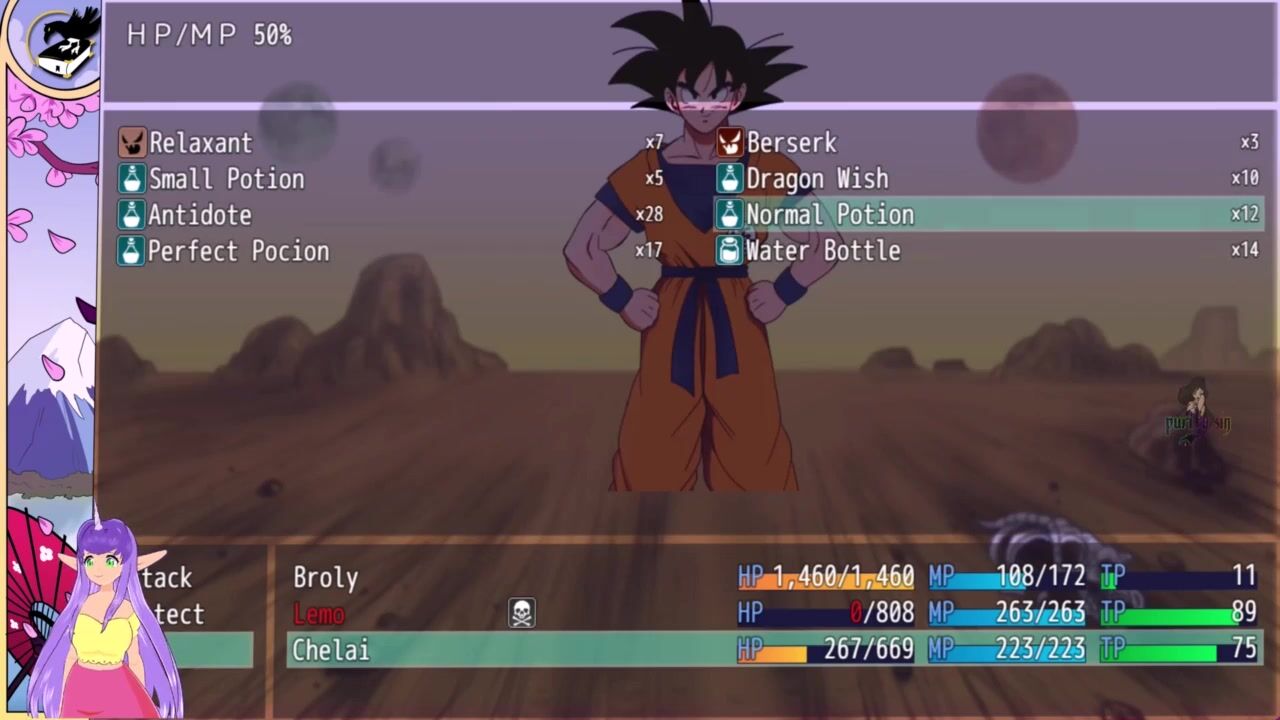Select Broly in the party list
This screenshot has width=1280, height=720.
click(x=326, y=577)
